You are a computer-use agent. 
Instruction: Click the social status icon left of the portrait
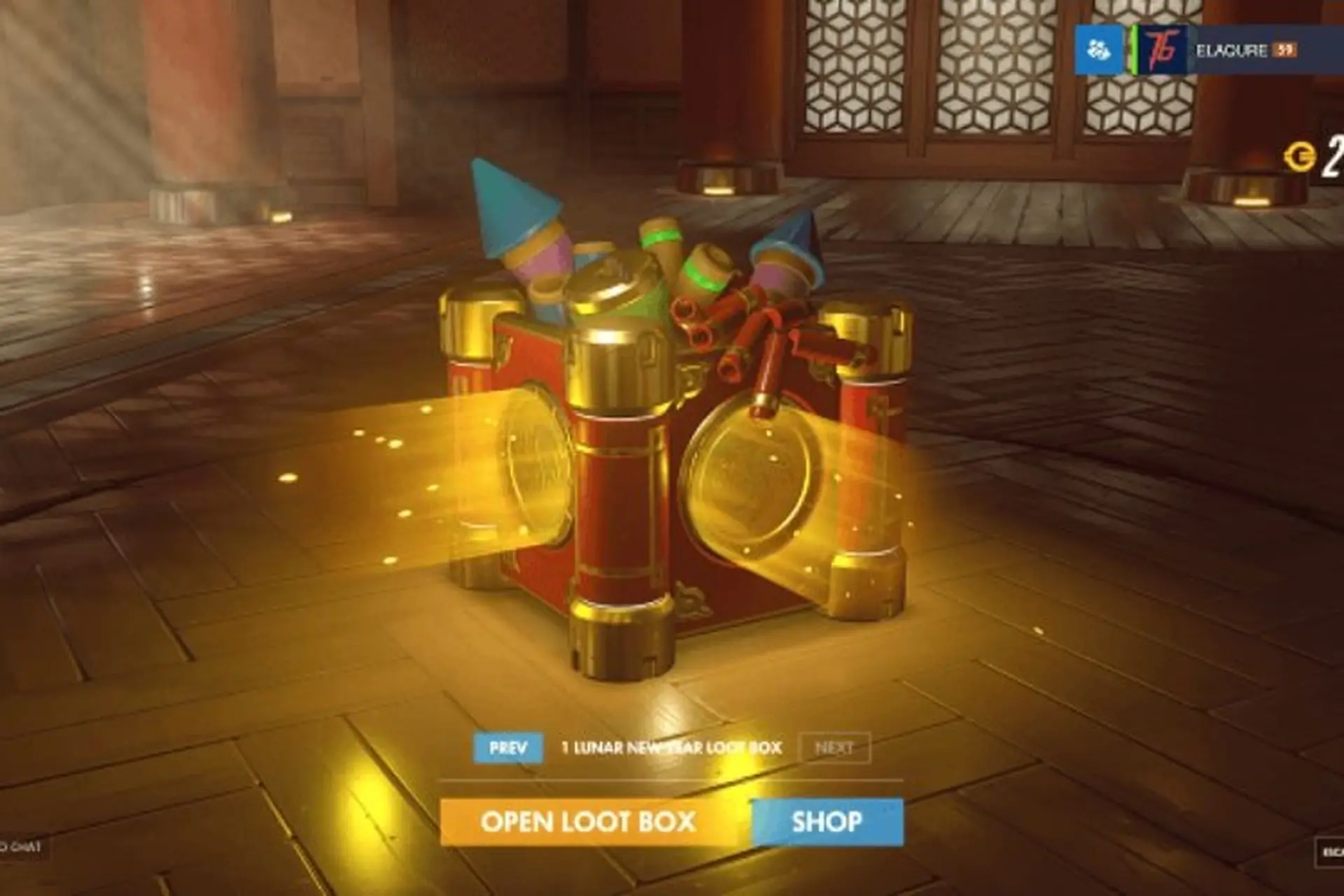[1098, 49]
